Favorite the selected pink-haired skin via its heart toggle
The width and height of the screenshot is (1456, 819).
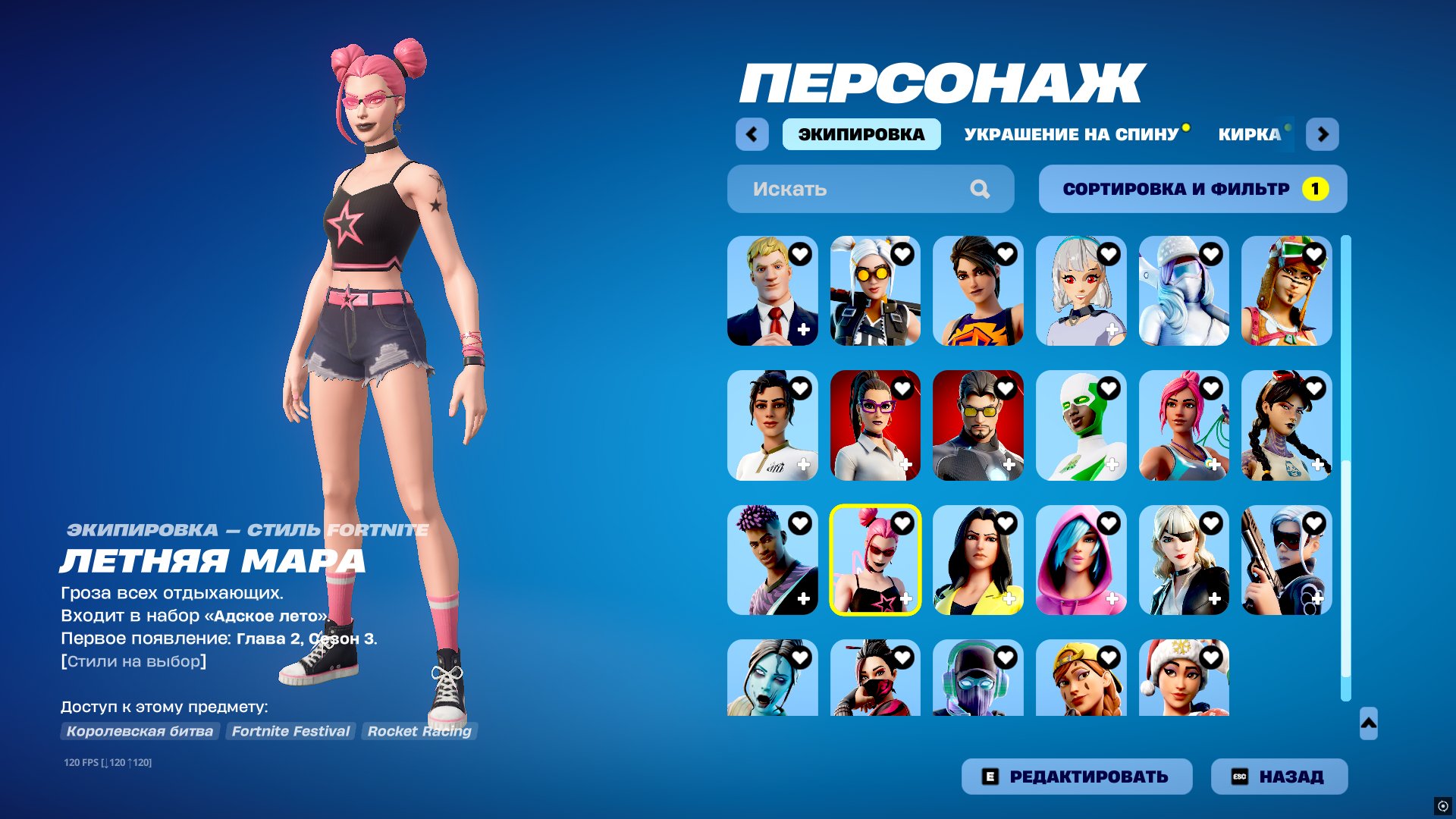902,522
